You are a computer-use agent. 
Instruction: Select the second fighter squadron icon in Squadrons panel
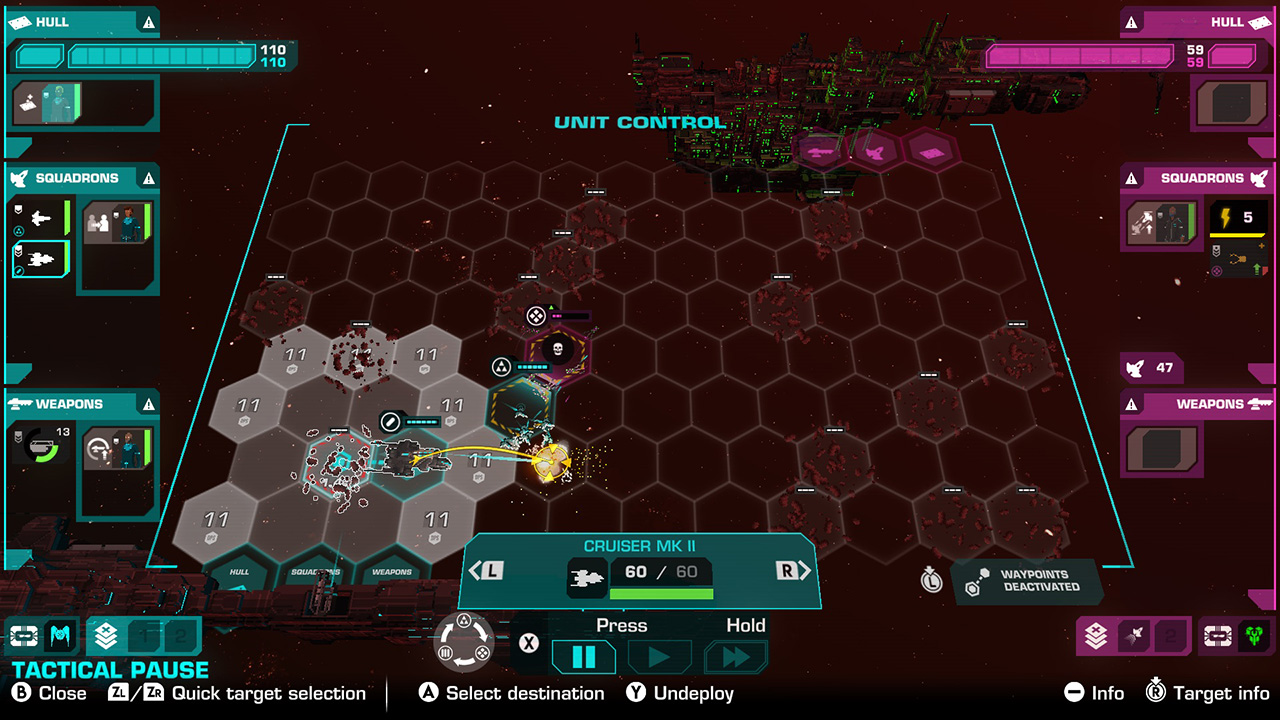tap(40, 258)
